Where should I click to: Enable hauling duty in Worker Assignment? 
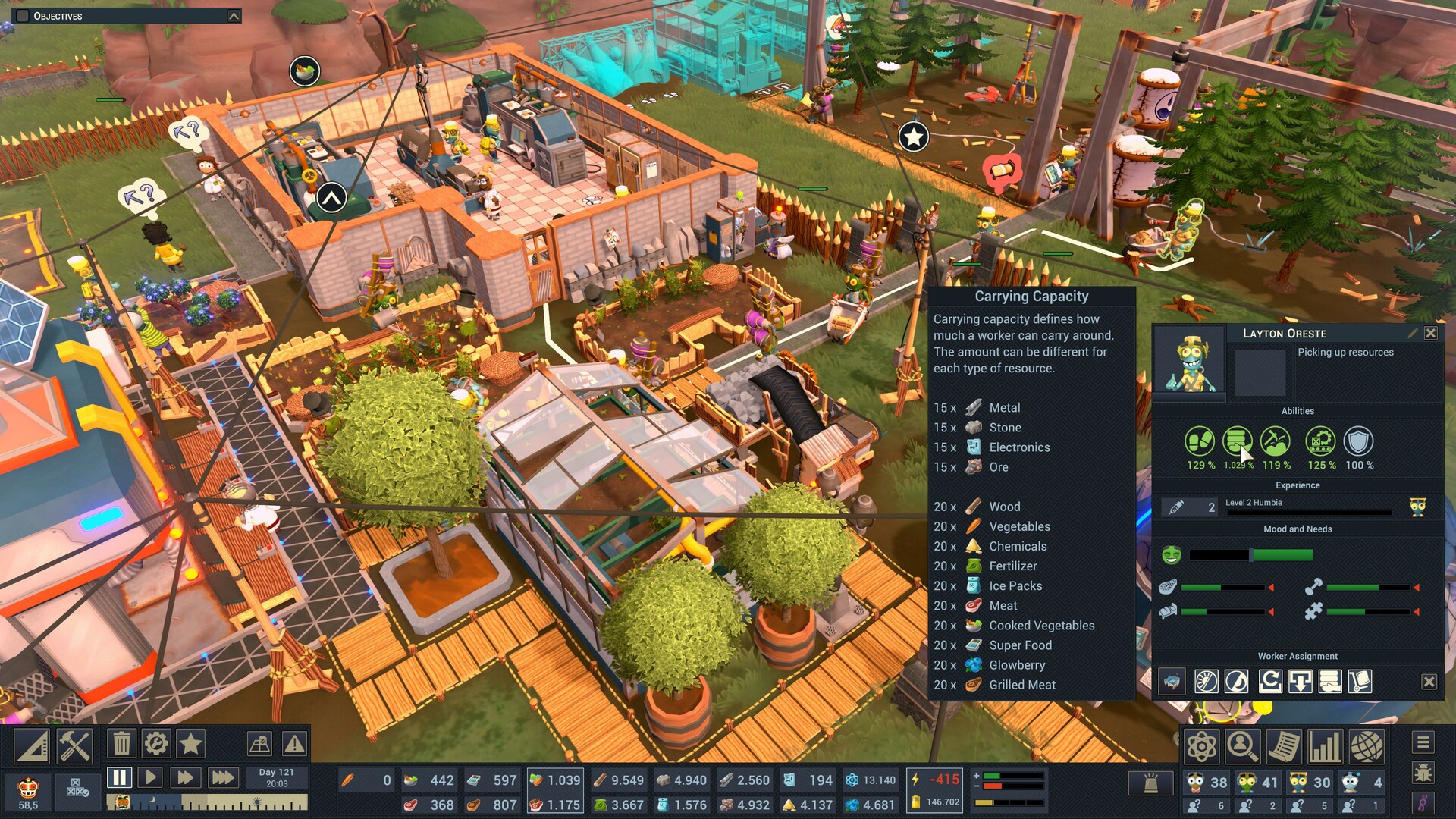pos(1359,681)
